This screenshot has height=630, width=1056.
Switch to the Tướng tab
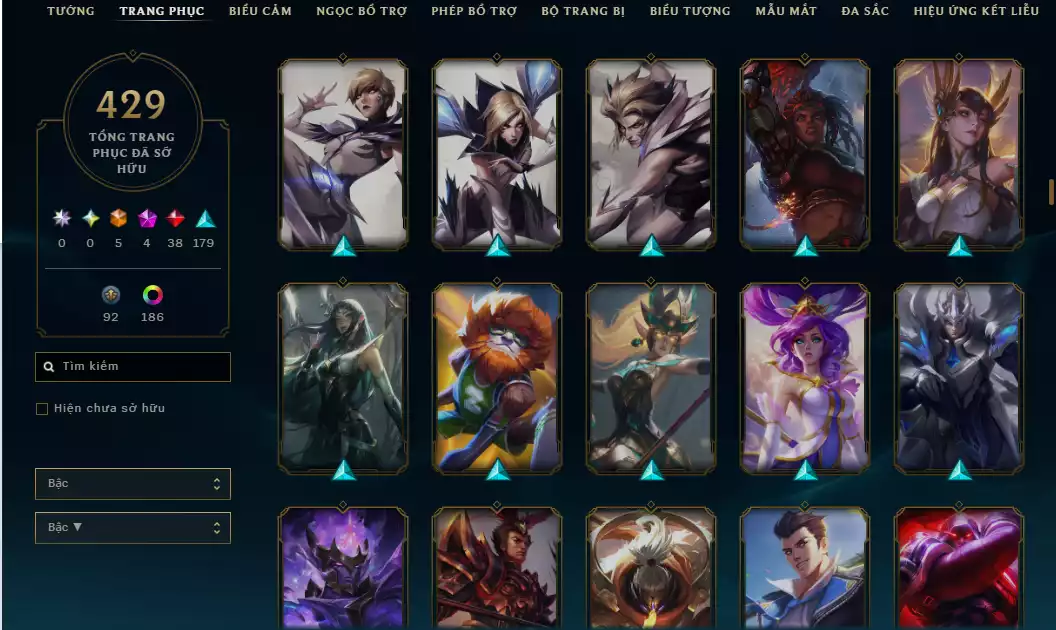click(x=70, y=11)
